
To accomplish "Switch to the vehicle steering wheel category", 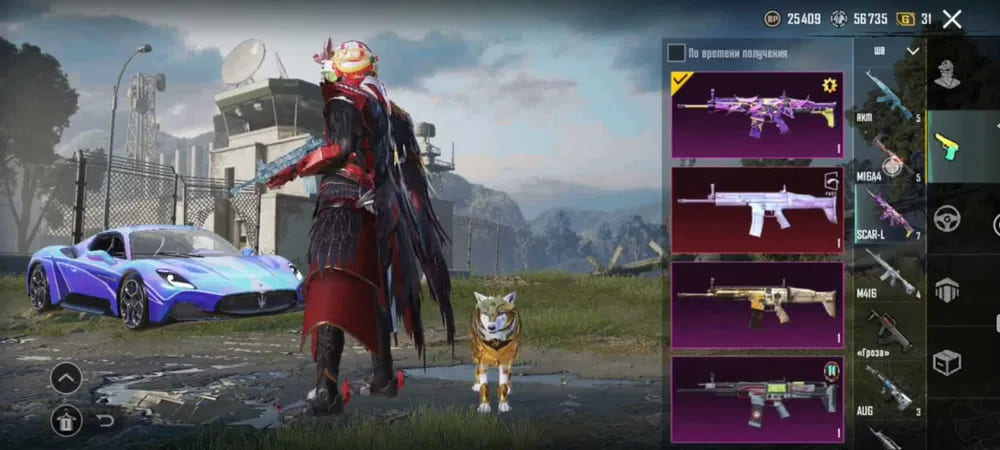I will coord(946,218).
